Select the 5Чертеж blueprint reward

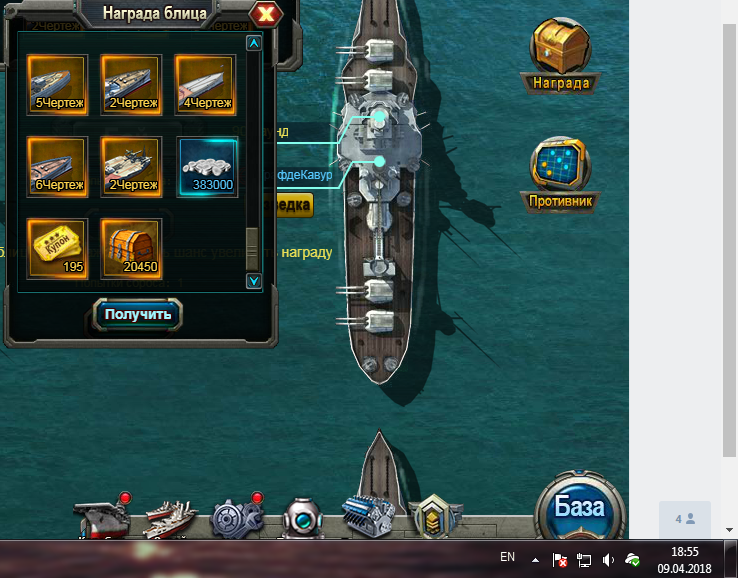click(x=58, y=83)
